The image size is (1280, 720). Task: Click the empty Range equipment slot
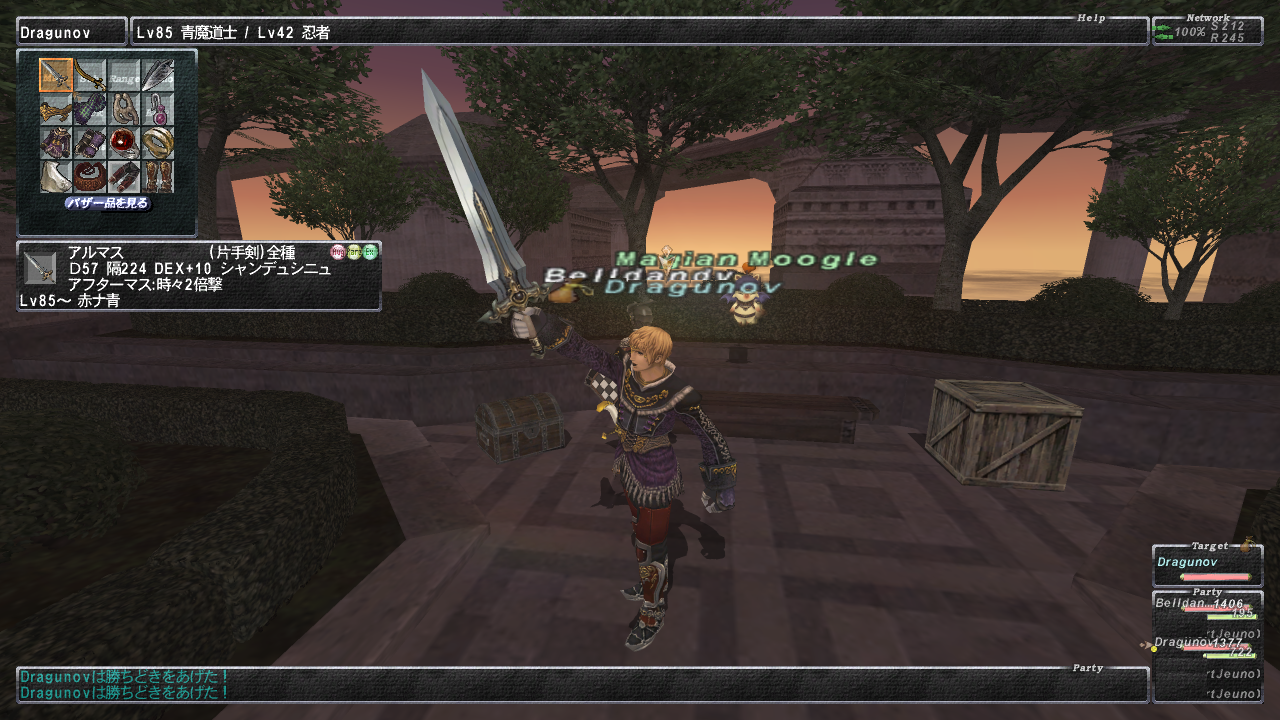[x=124, y=75]
